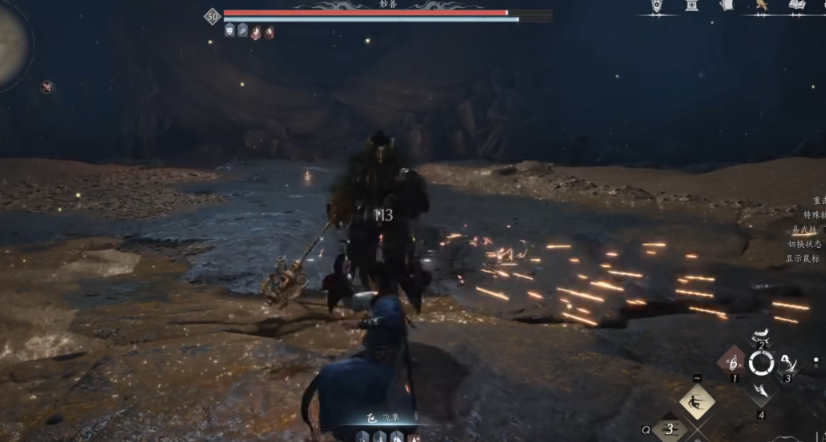Open the shield emblem menu icon

coord(657,7)
